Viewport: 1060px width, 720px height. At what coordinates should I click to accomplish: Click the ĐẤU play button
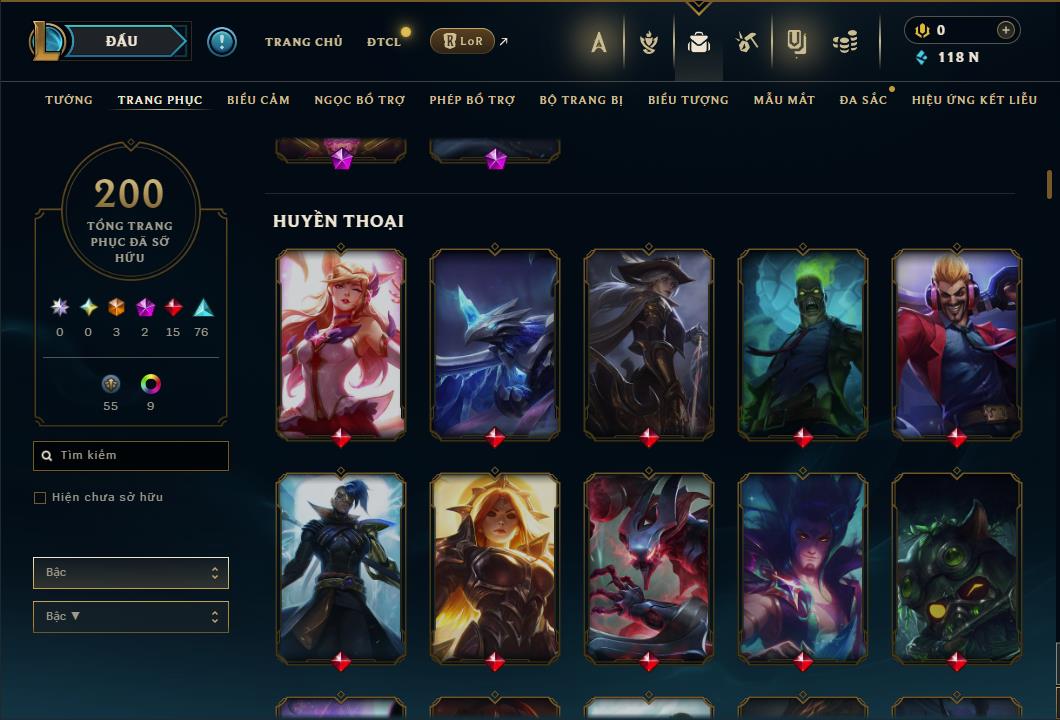tap(122, 41)
